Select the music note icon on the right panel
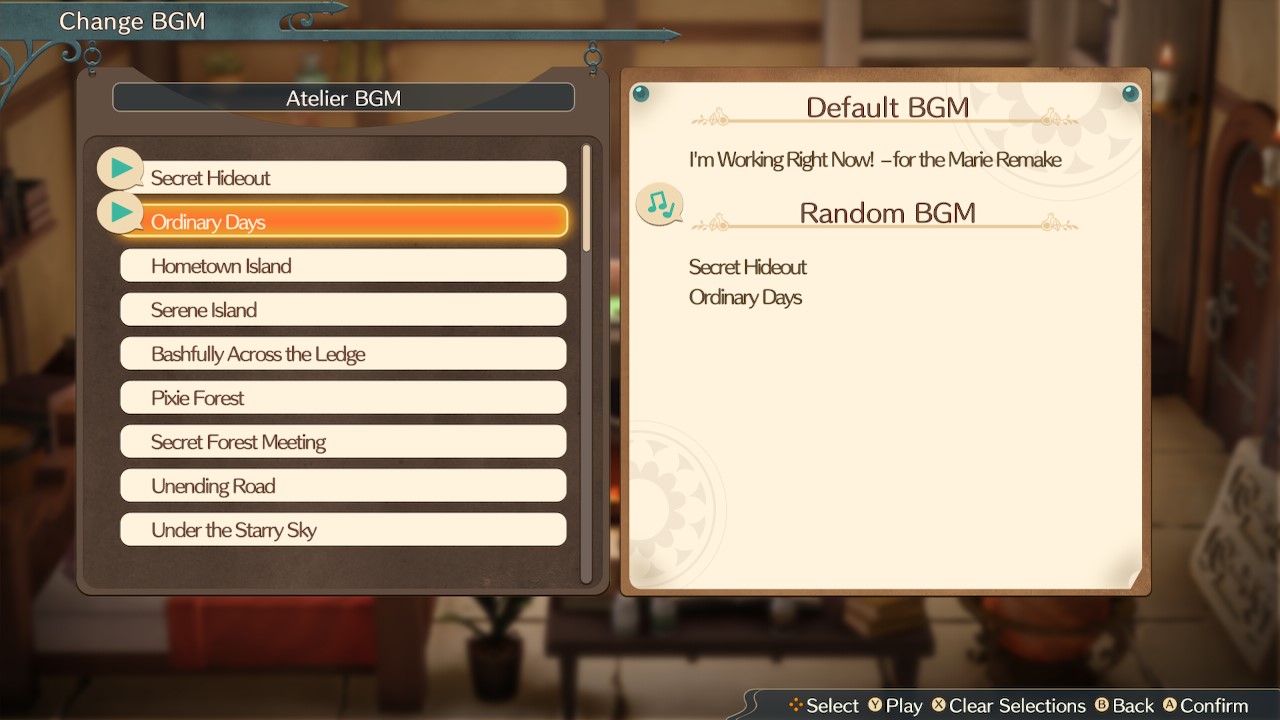1280x720 pixels. [x=660, y=204]
